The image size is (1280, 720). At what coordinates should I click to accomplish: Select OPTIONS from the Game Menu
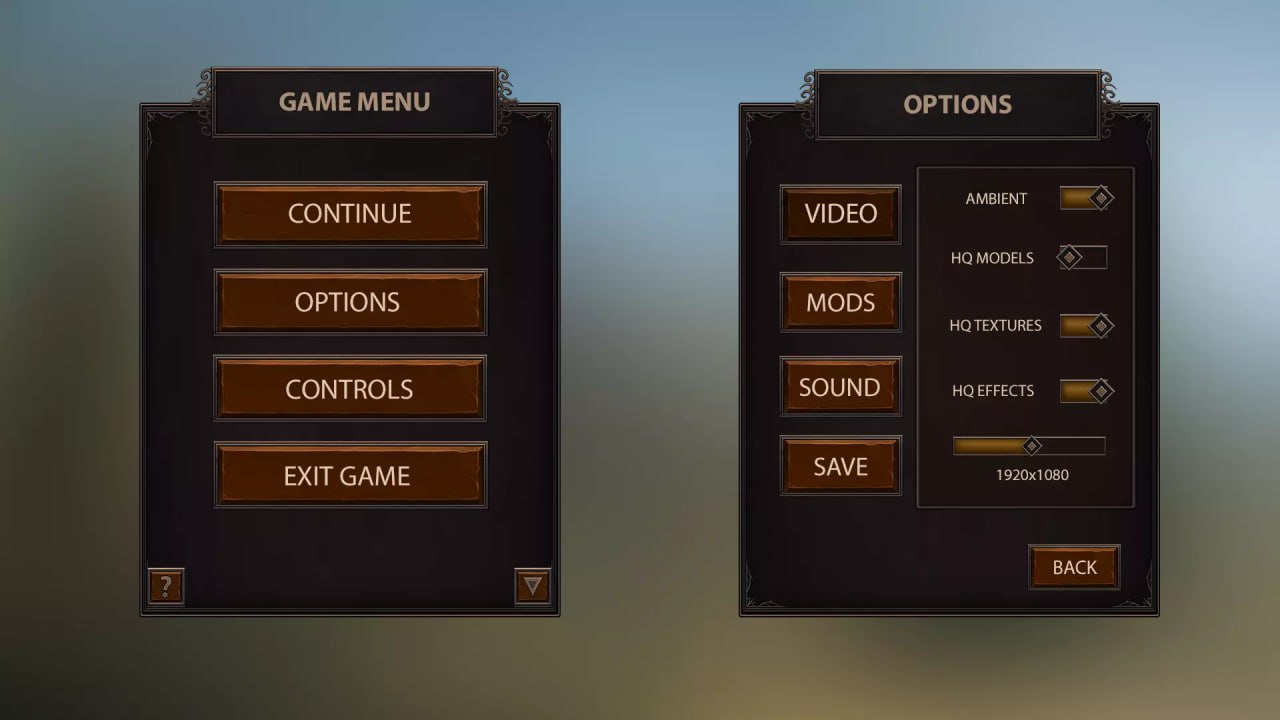click(x=349, y=302)
